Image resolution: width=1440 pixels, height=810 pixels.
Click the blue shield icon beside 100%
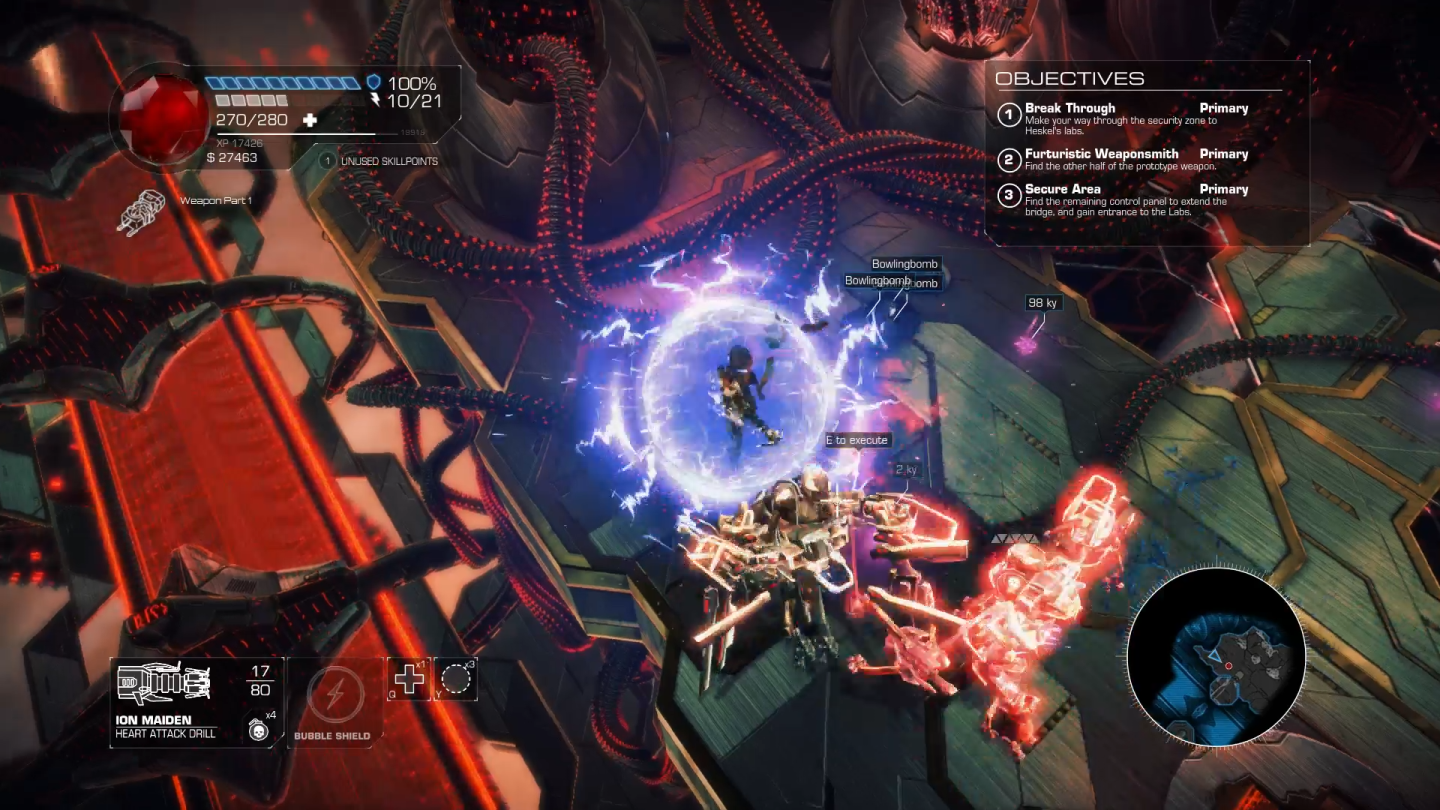(x=373, y=83)
